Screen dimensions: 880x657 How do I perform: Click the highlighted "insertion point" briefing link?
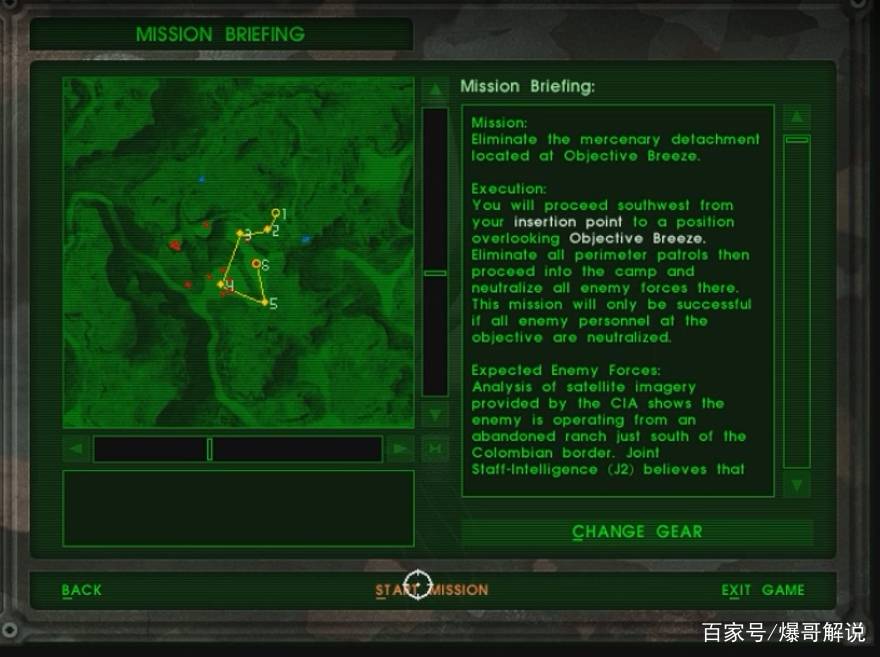tap(567, 222)
